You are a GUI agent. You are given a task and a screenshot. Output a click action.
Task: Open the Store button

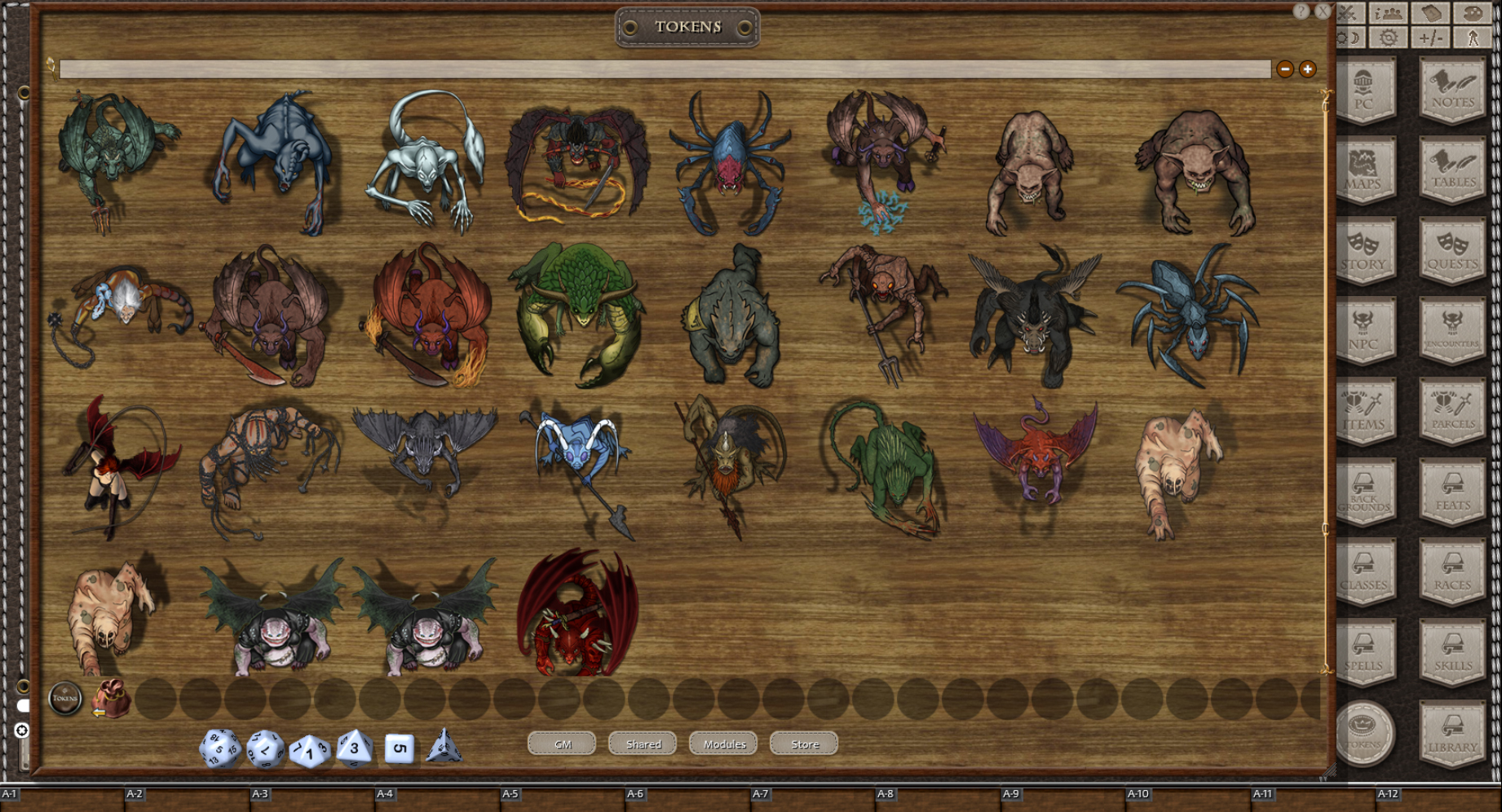803,744
